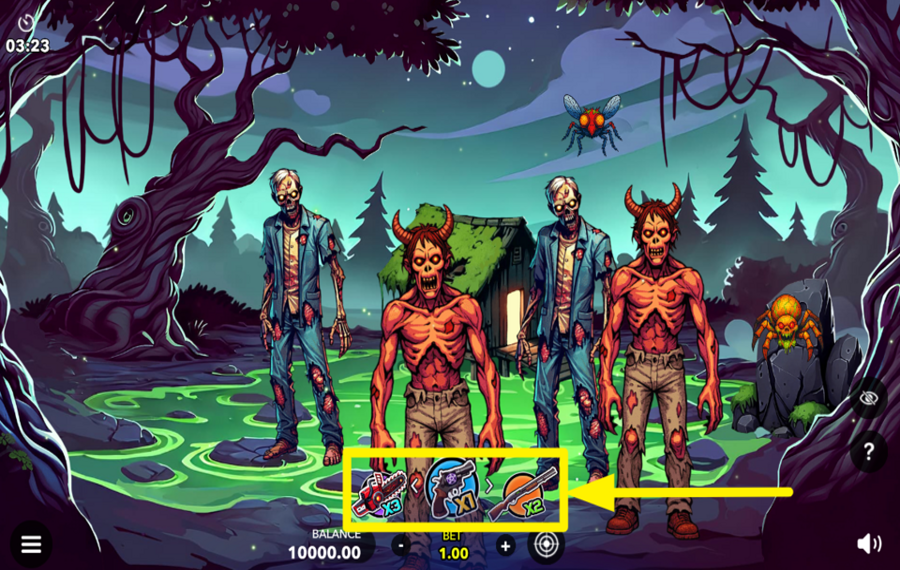The height and width of the screenshot is (570, 900).
Task: Toggle the sound speaker icon
Action: point(868,543)
